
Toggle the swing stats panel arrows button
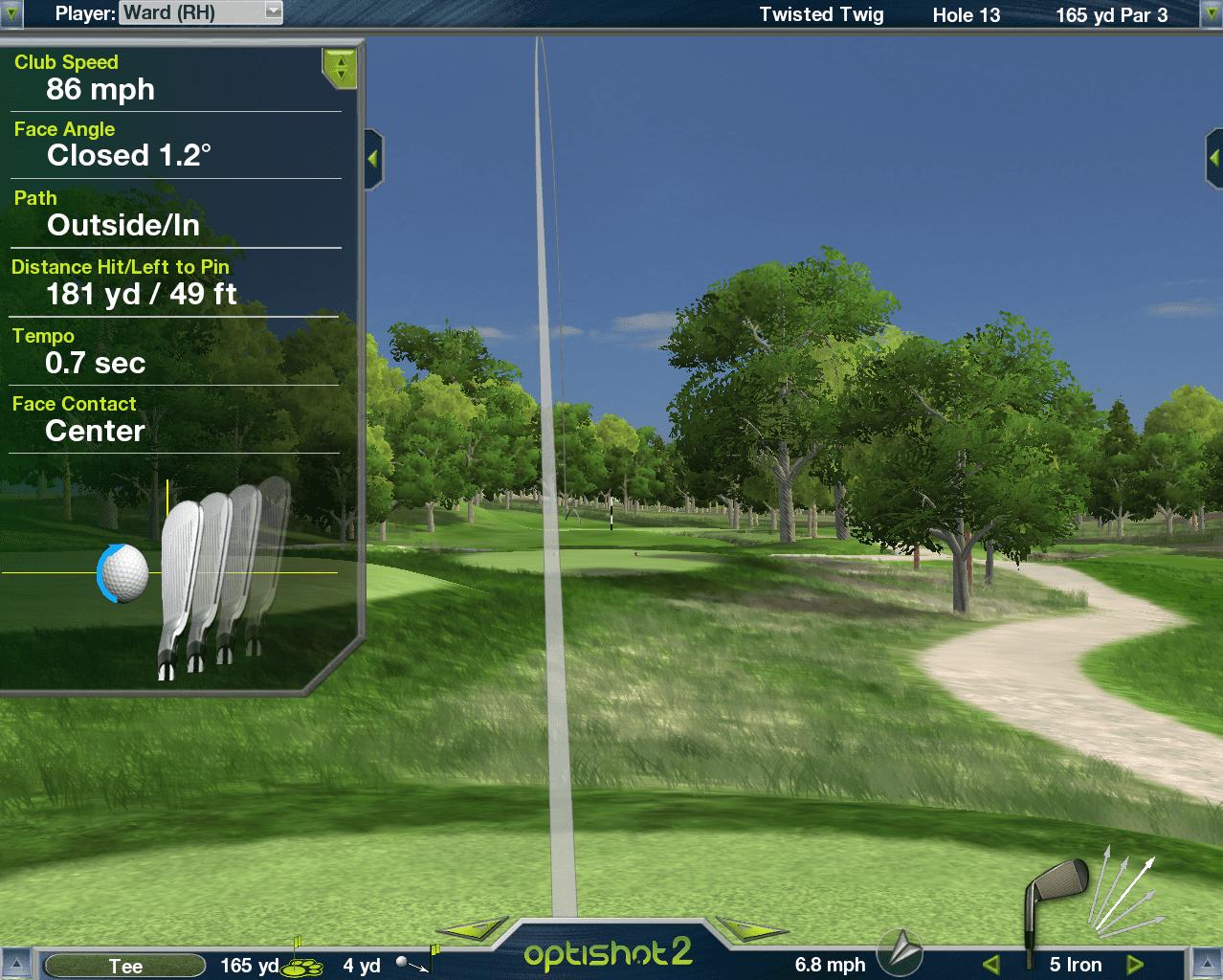[340, 68]
